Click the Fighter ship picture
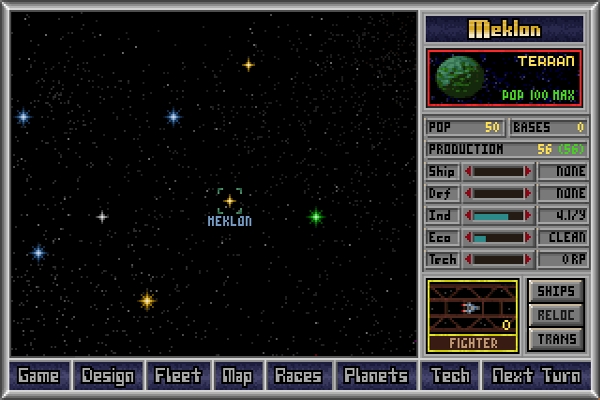600x400 pixels. point(472,308)
